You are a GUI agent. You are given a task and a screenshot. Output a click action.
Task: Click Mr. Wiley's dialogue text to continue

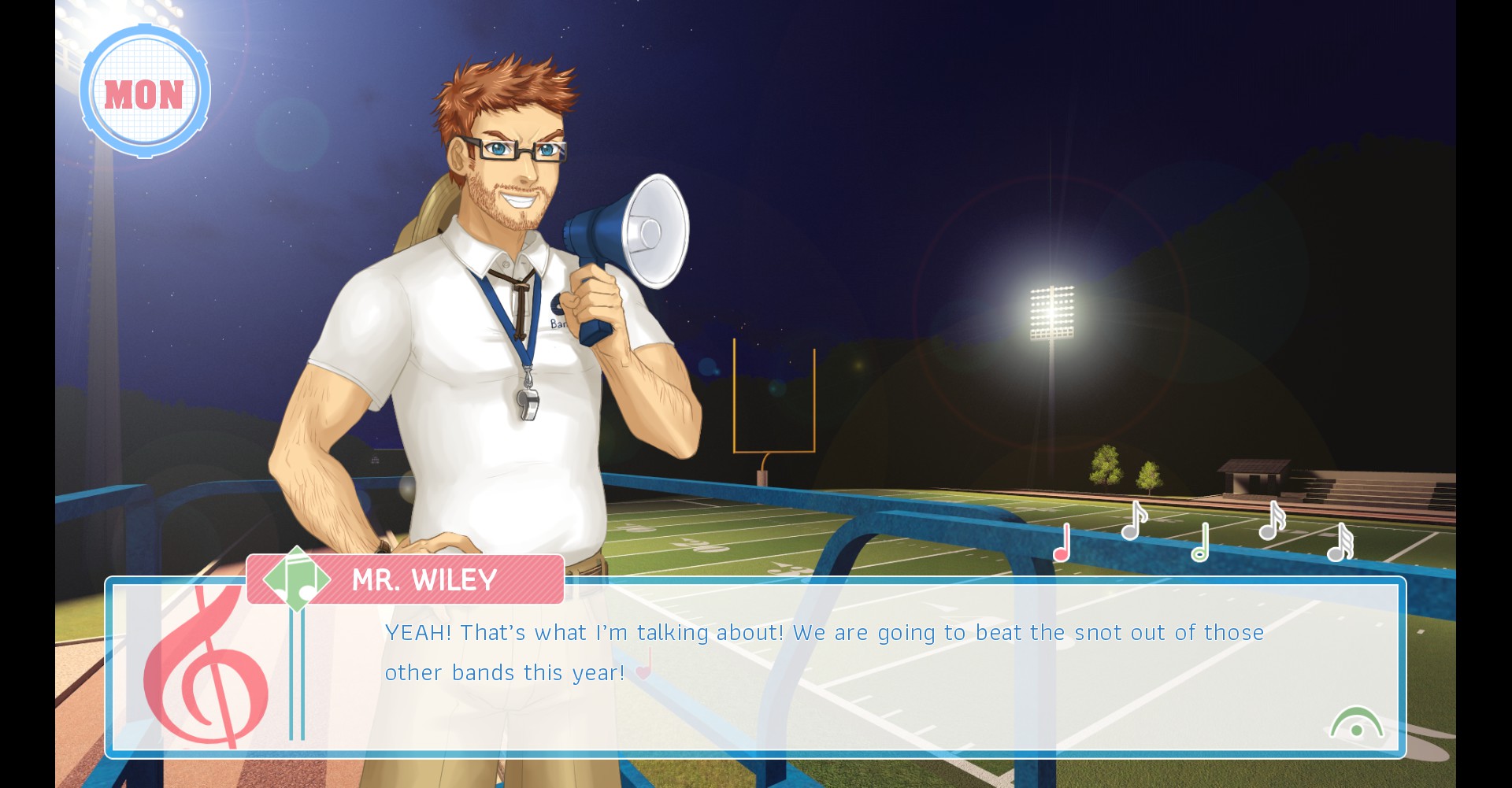coord(824,653)
